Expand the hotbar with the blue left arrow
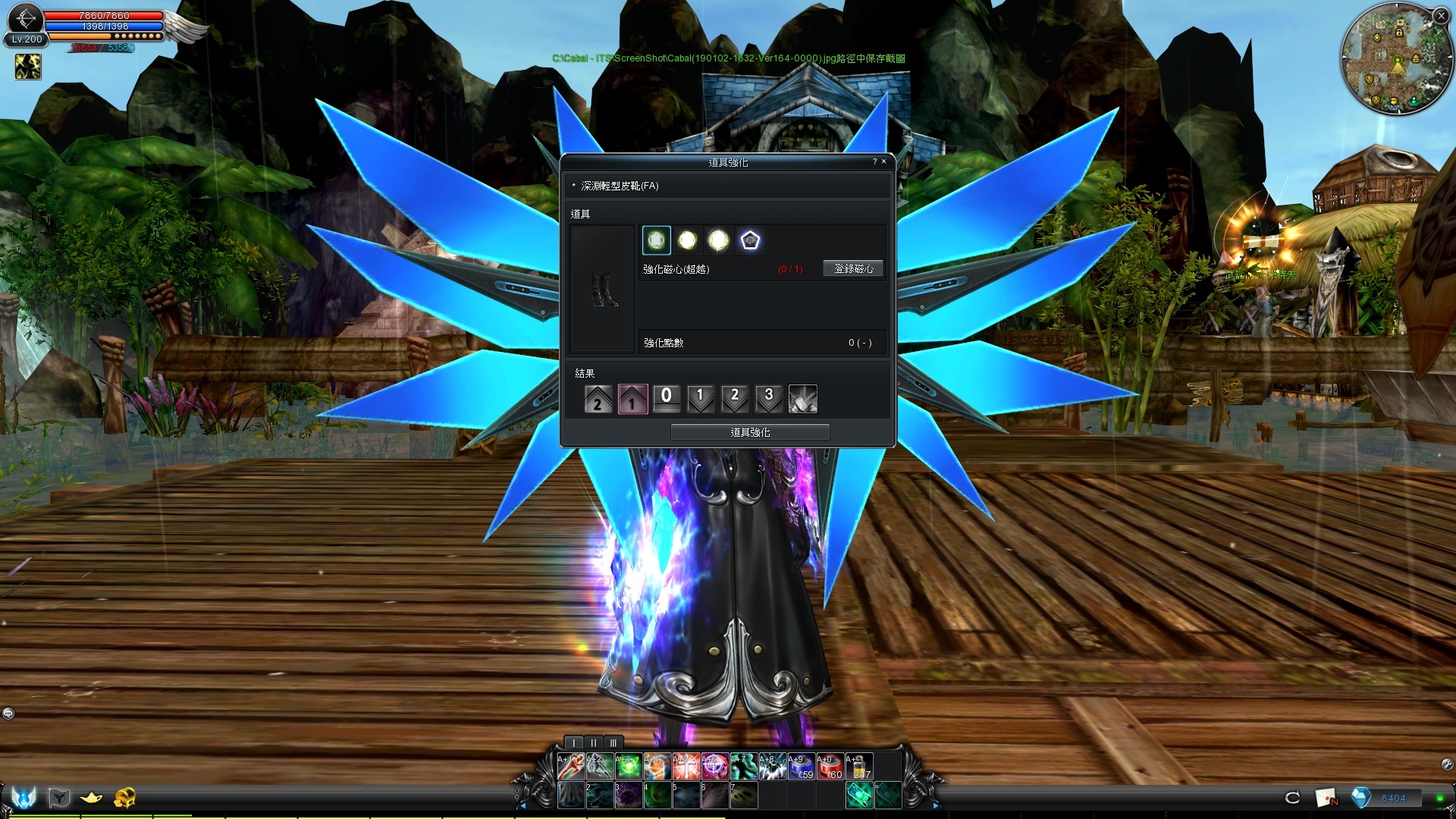This screenshot has height=819, width=1456. [x=524, y=805]
